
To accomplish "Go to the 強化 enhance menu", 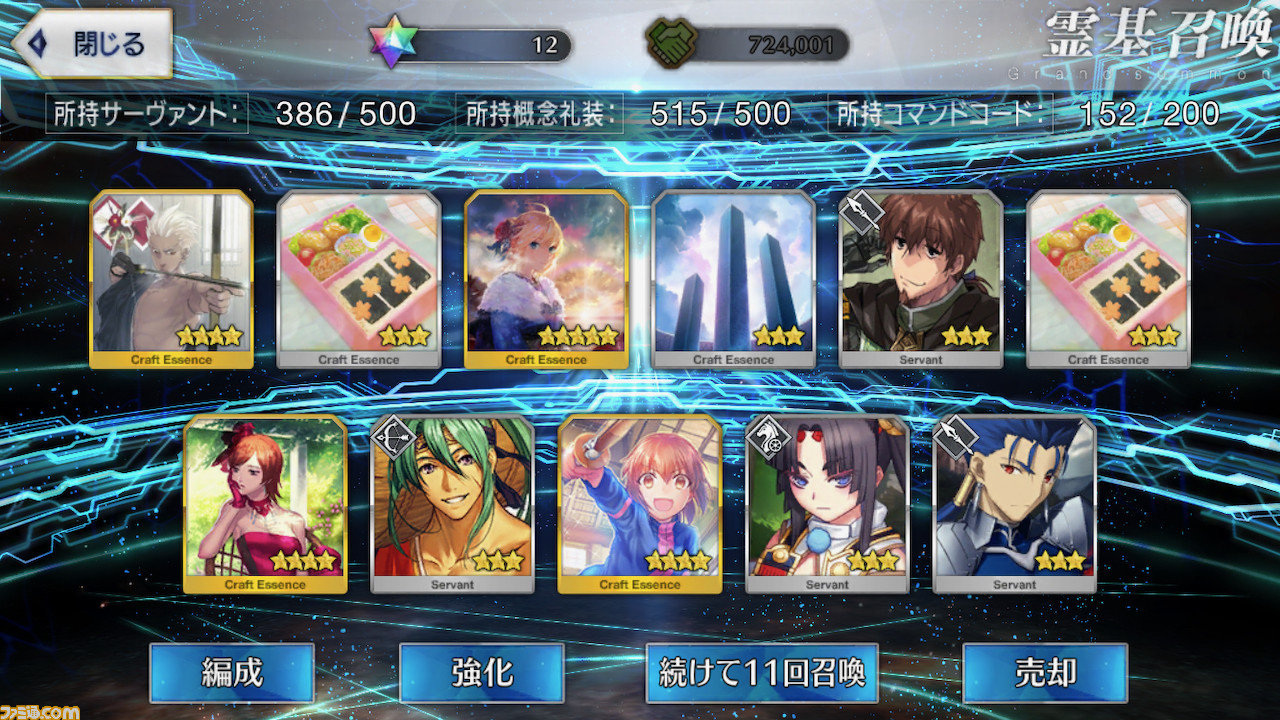I will coord(482,672).
